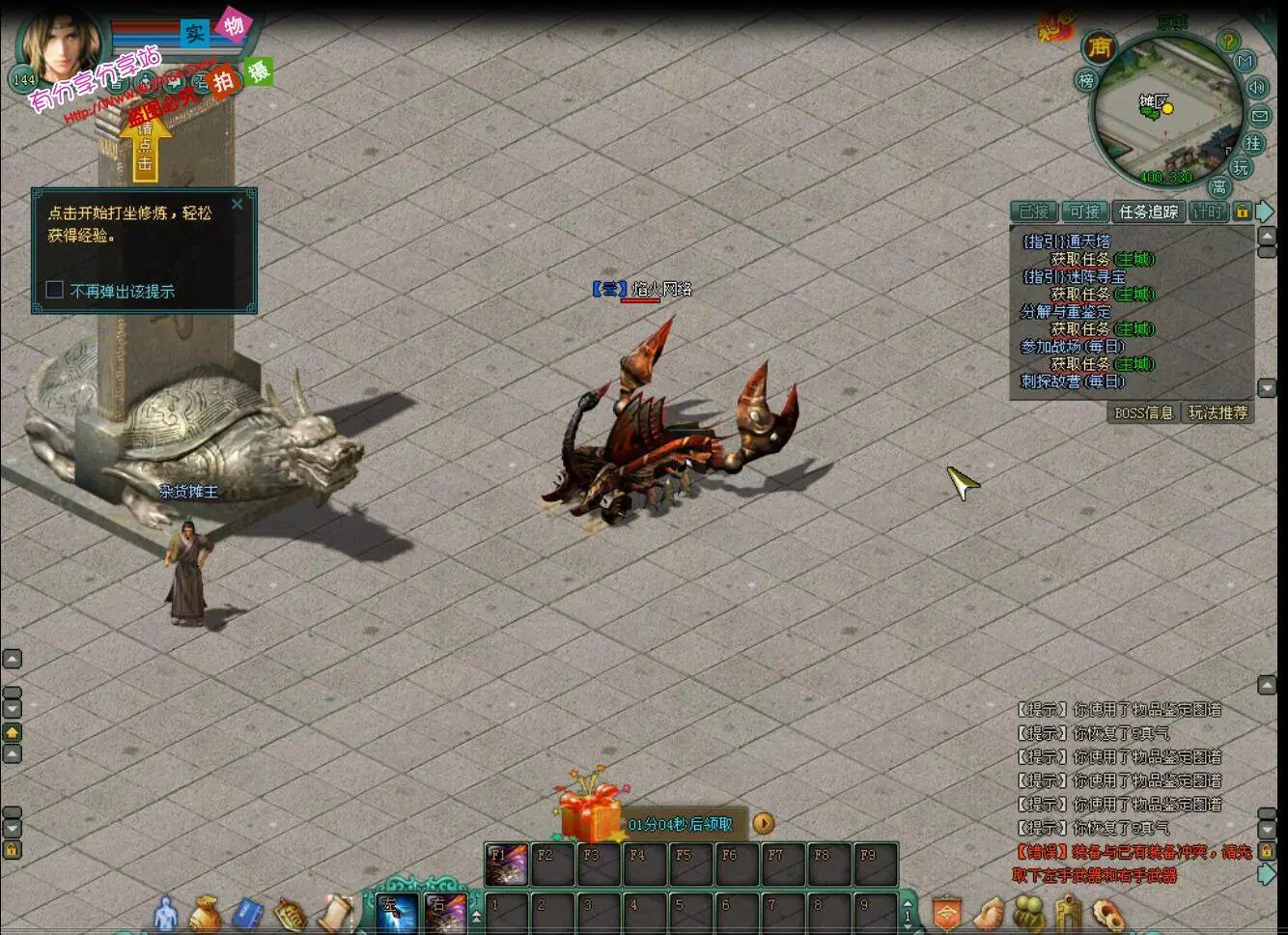Screen dimensions: 1288x935
Task: Open the mail envelope icon
Action: pyautogui.click(x=1260, y=116)
